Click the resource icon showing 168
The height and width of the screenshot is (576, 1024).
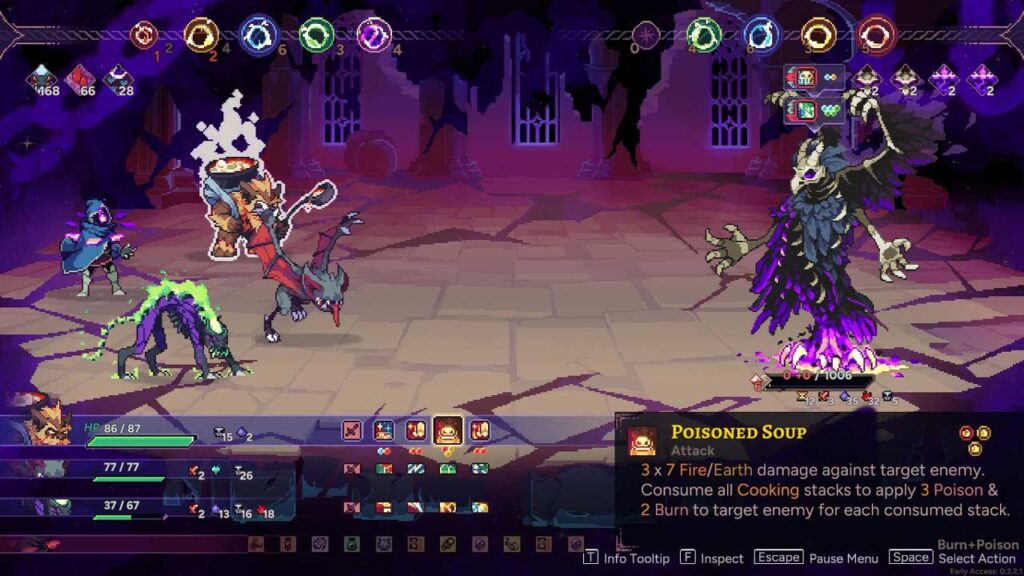point(42,78)
